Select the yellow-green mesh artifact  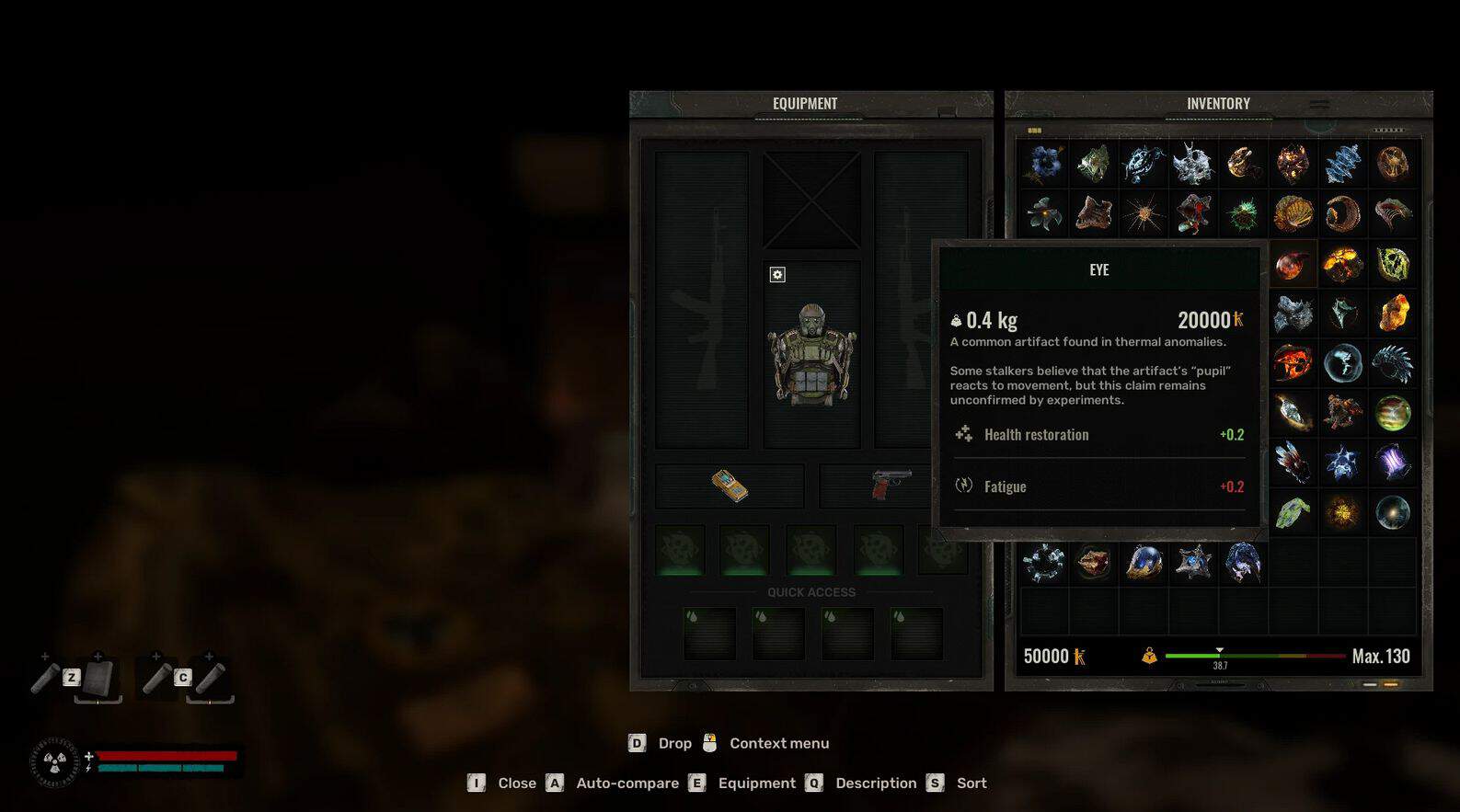tap(1393, 265)
